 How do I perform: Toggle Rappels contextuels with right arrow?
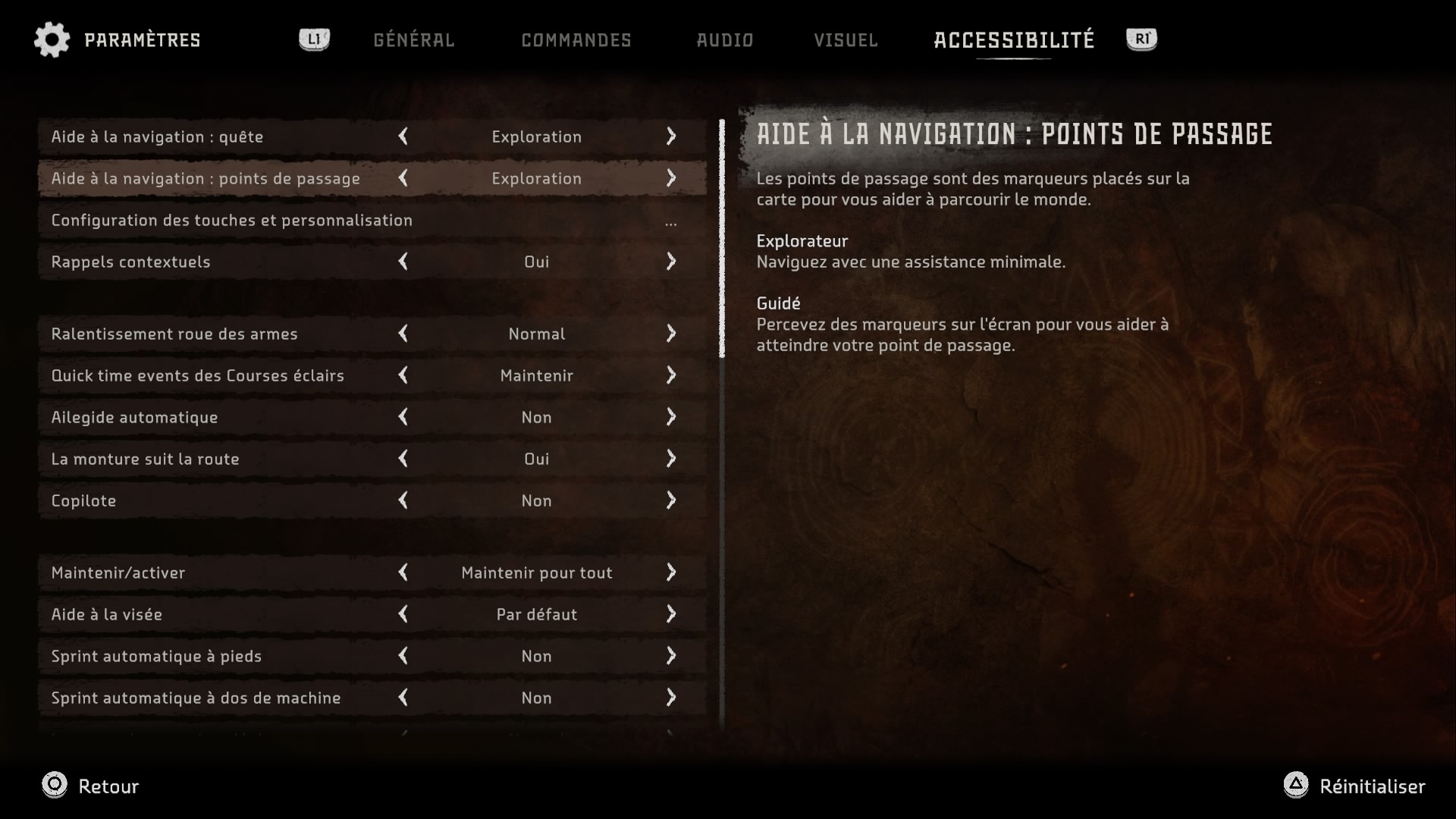point(671,262)
